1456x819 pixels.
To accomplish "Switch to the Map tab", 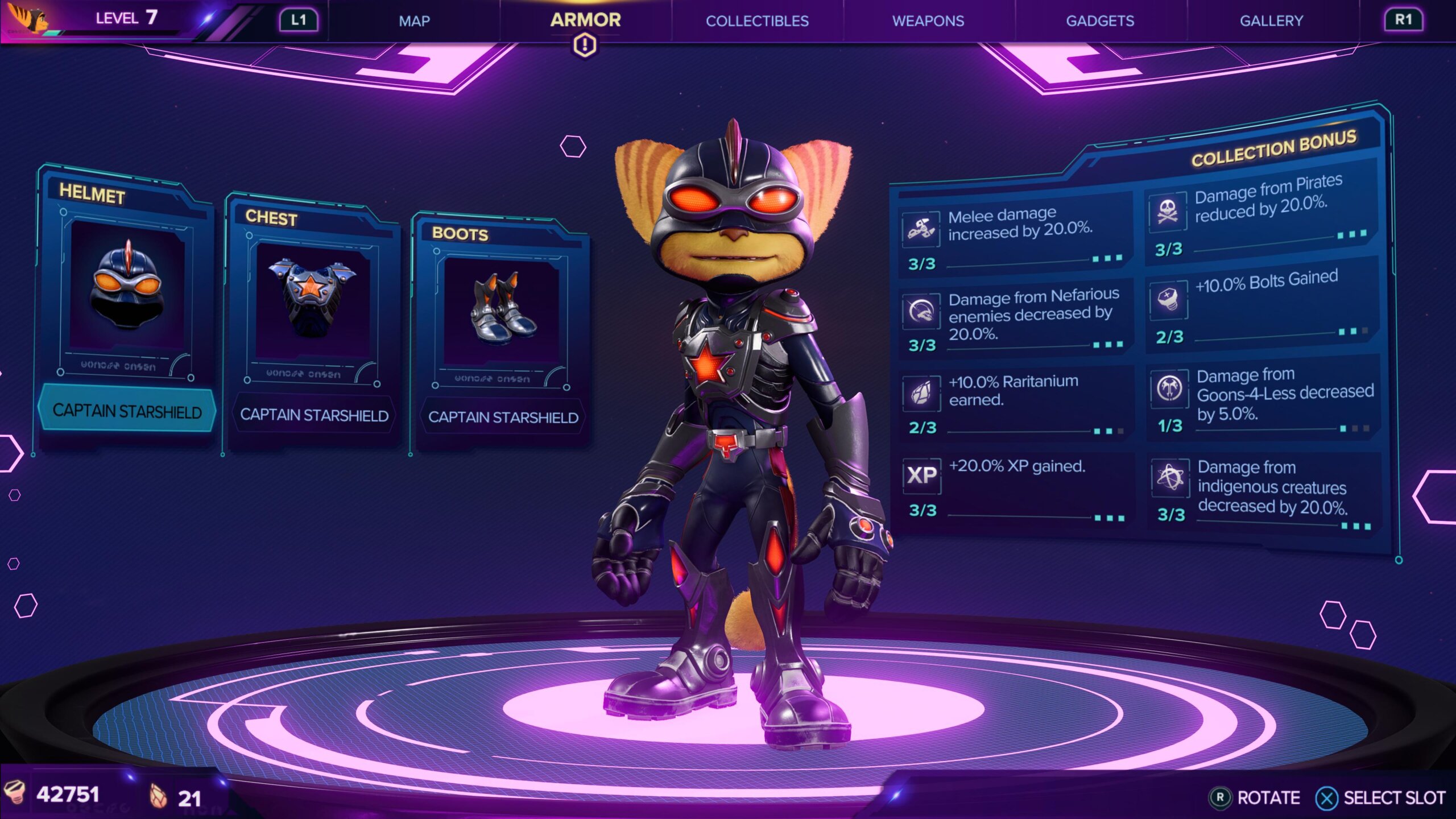I will click(414, 21).
